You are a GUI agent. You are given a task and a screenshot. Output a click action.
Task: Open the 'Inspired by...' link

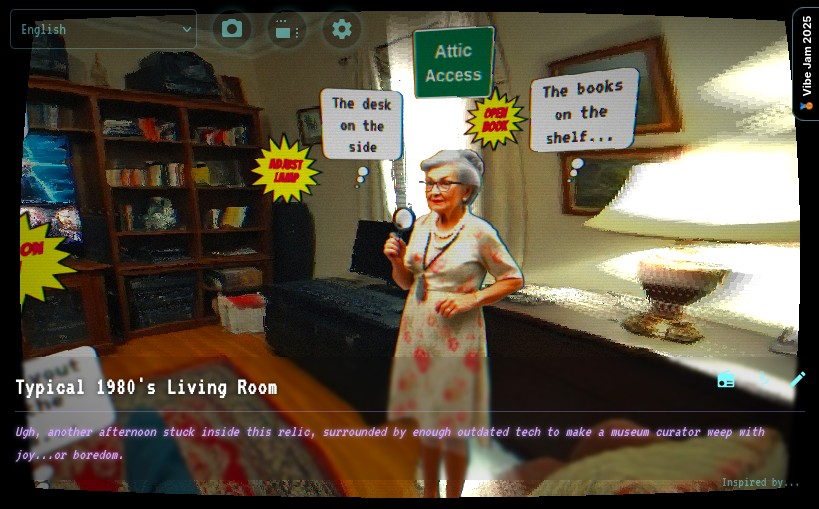[x=760, y=483]
